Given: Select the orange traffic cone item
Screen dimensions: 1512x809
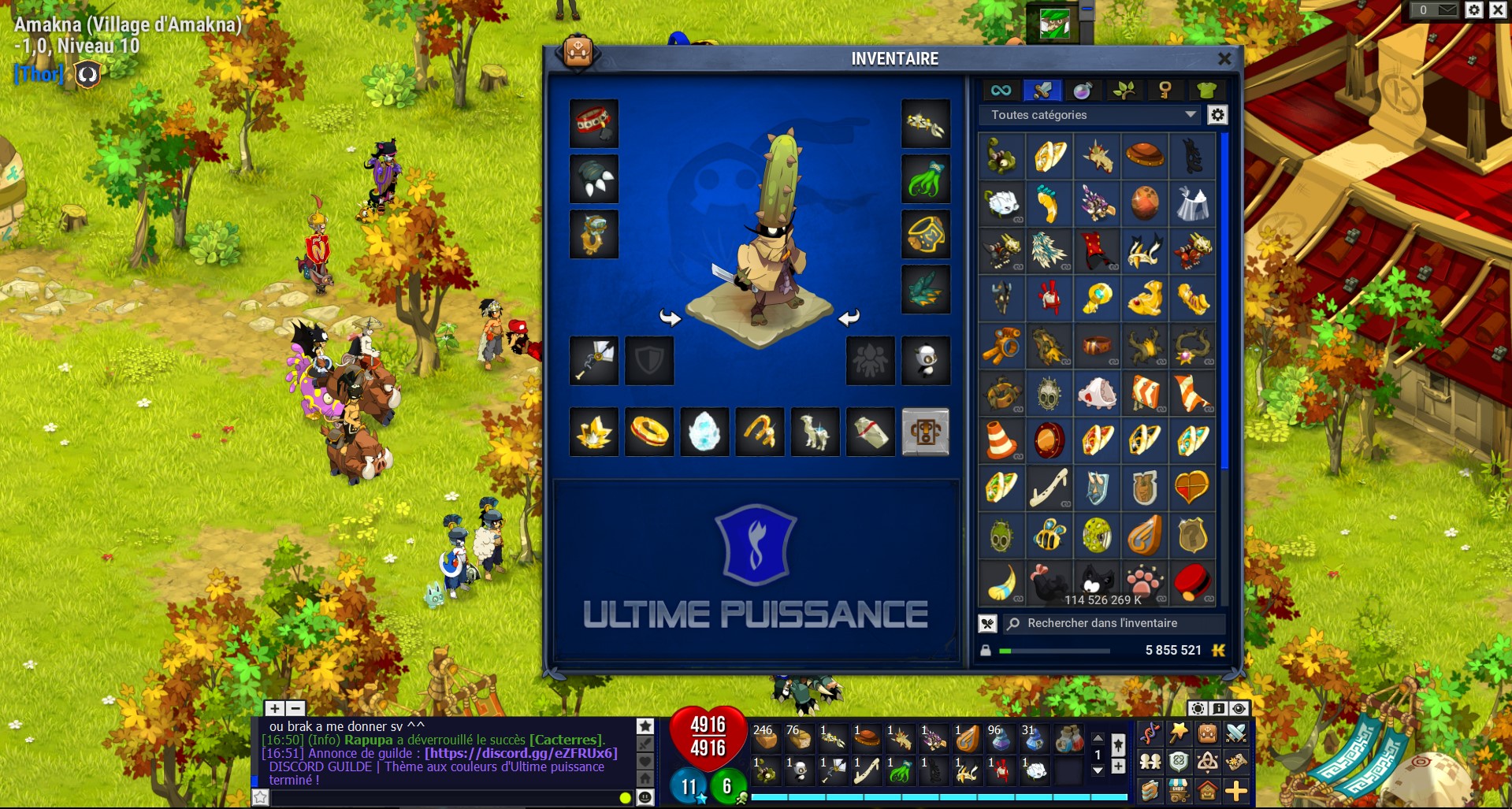Looking at the screenshot, I should click(1001, 440).
